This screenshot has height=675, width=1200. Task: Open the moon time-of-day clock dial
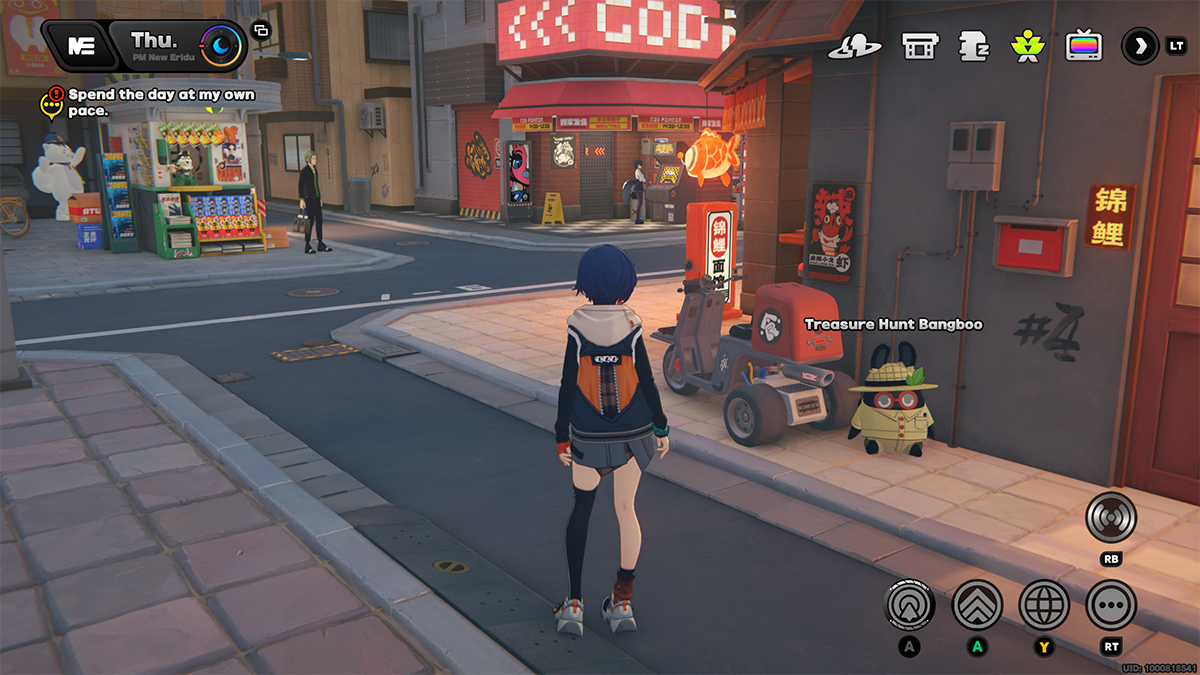218,45
